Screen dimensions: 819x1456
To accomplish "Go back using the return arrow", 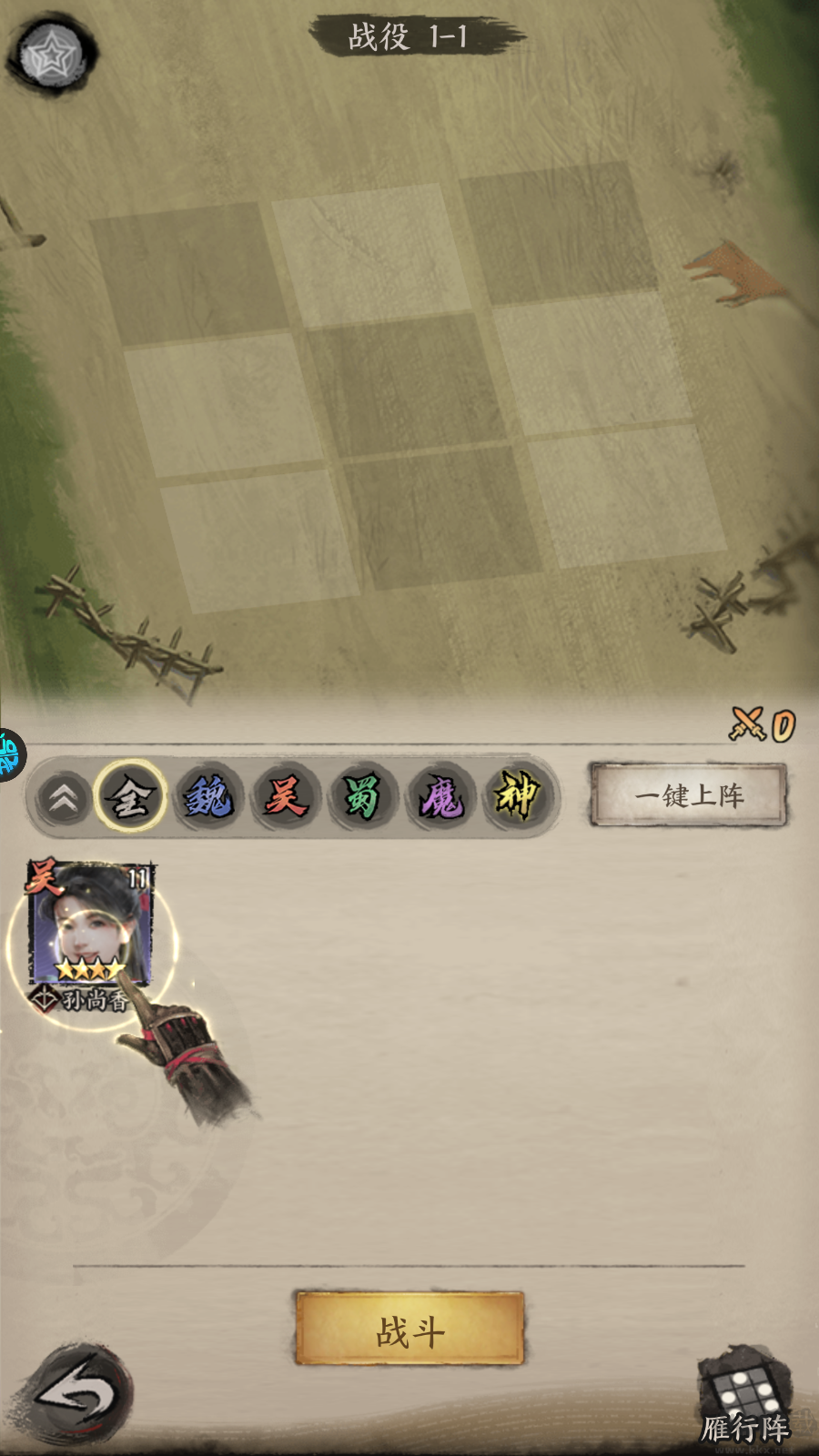I will point(80,1393).
